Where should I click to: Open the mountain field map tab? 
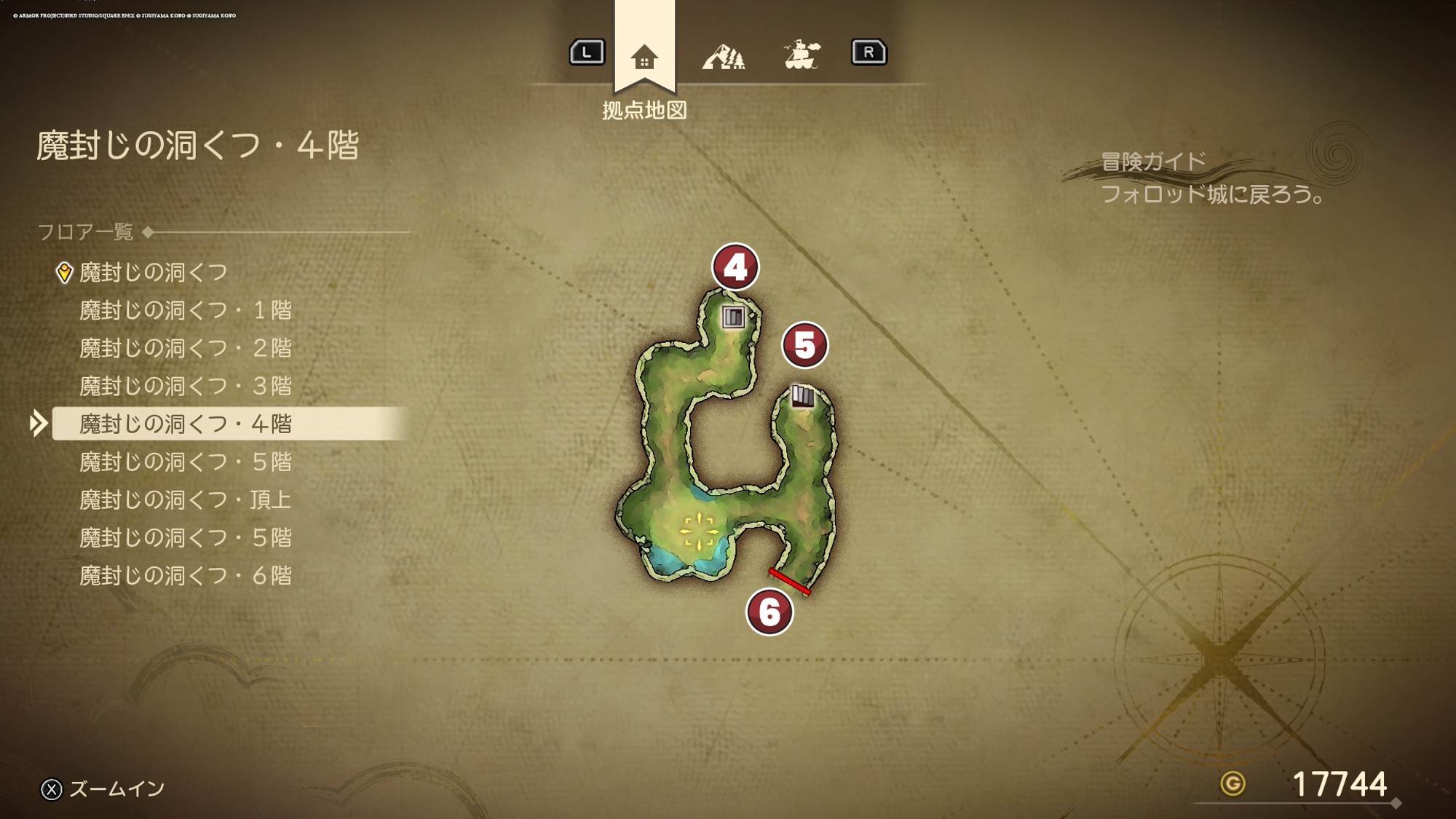[x=723, y=56]
